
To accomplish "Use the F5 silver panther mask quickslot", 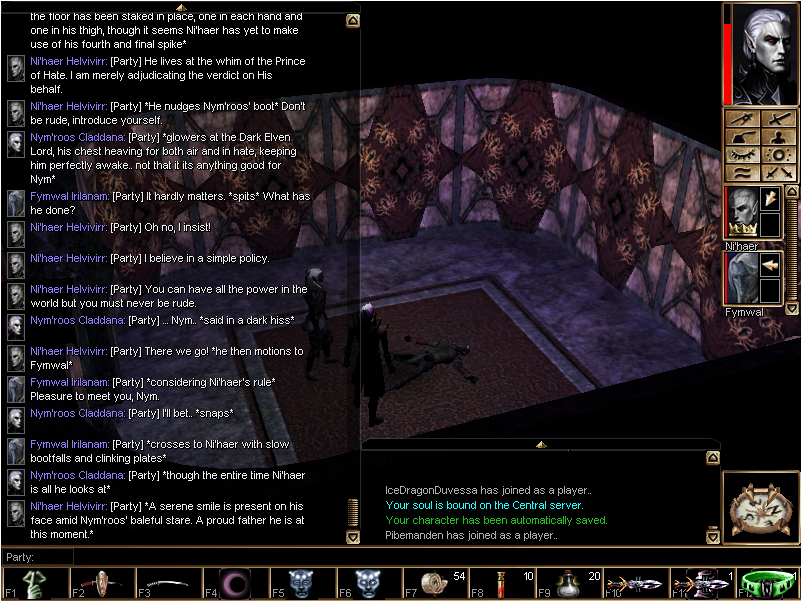I will tap(298, 584).
